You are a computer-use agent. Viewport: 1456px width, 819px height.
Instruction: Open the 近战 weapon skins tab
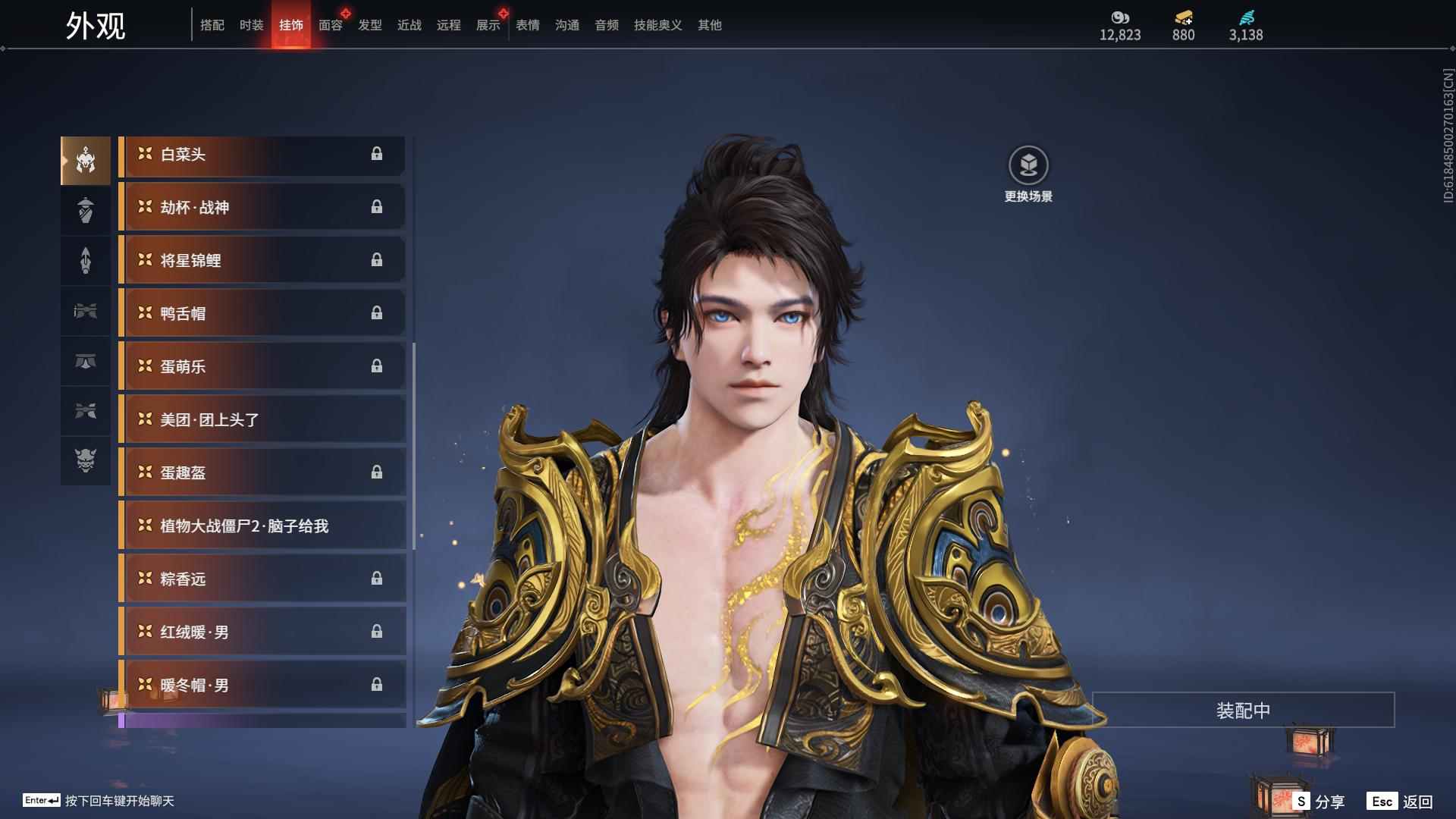(x=409, y=25)
